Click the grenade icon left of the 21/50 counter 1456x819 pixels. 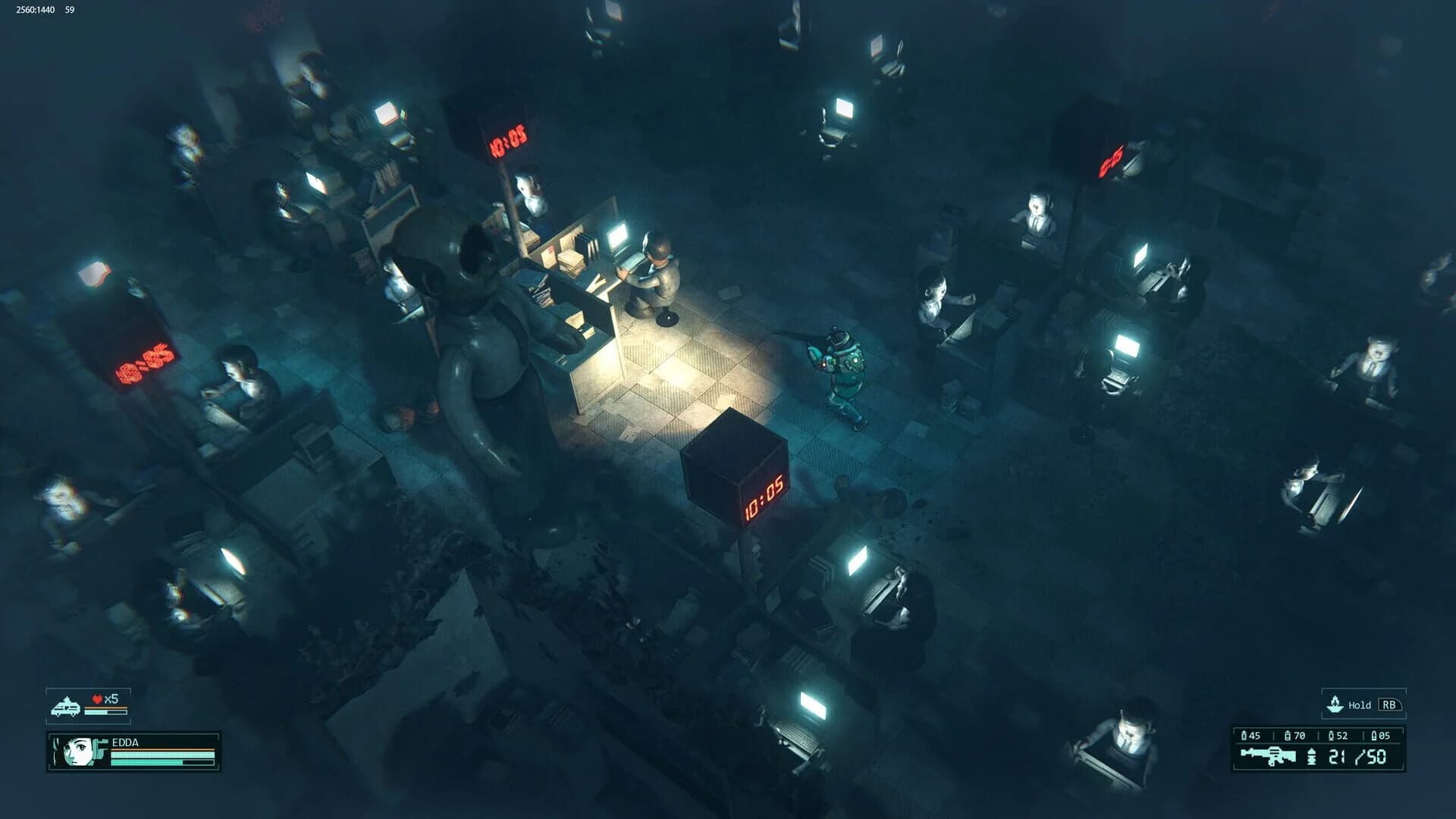coord(1311,756)
